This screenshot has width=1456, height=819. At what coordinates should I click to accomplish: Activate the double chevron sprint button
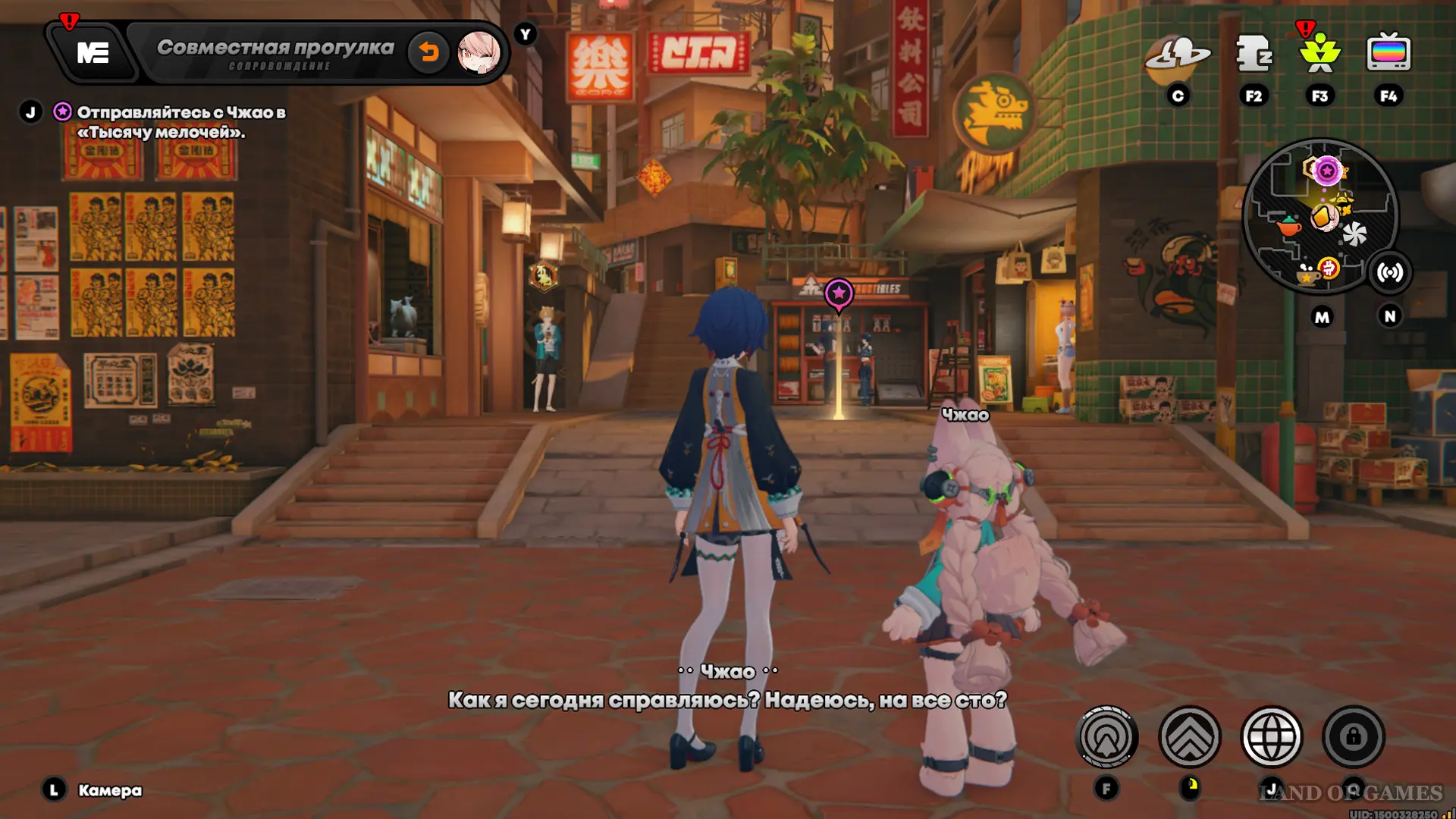1189,736
